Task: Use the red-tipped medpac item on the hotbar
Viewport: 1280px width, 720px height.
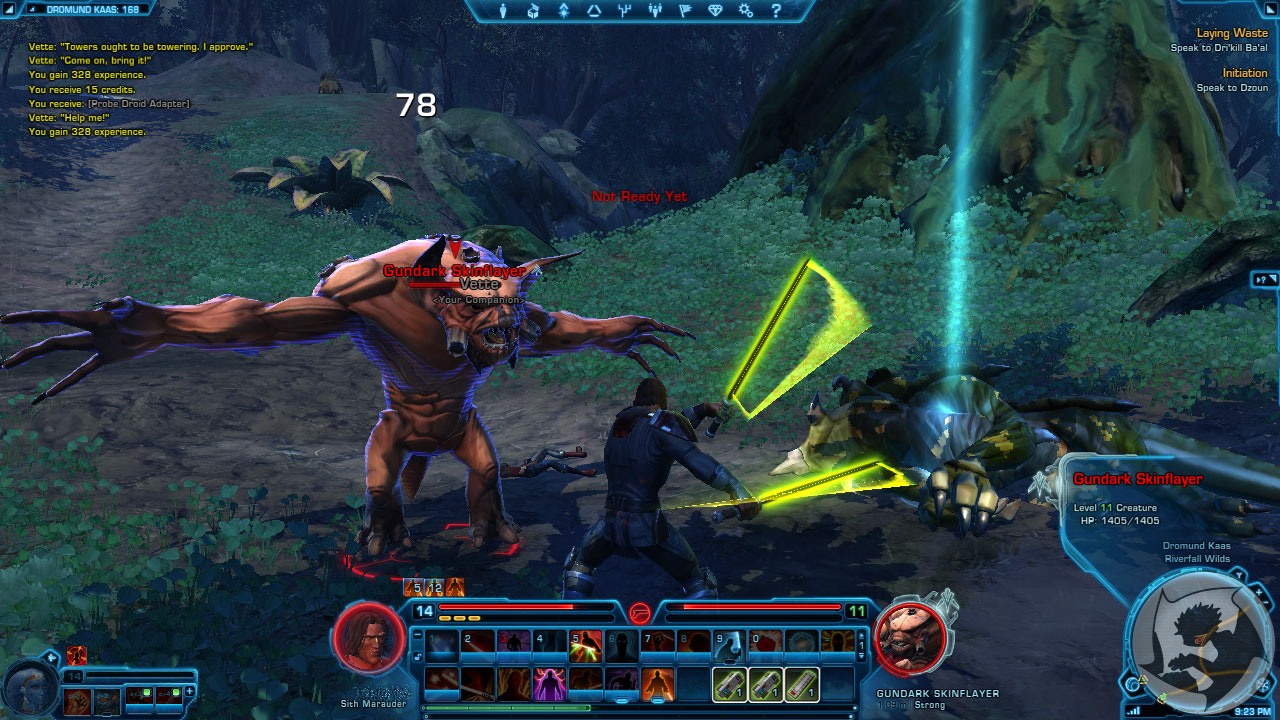Action: [802, 684]
